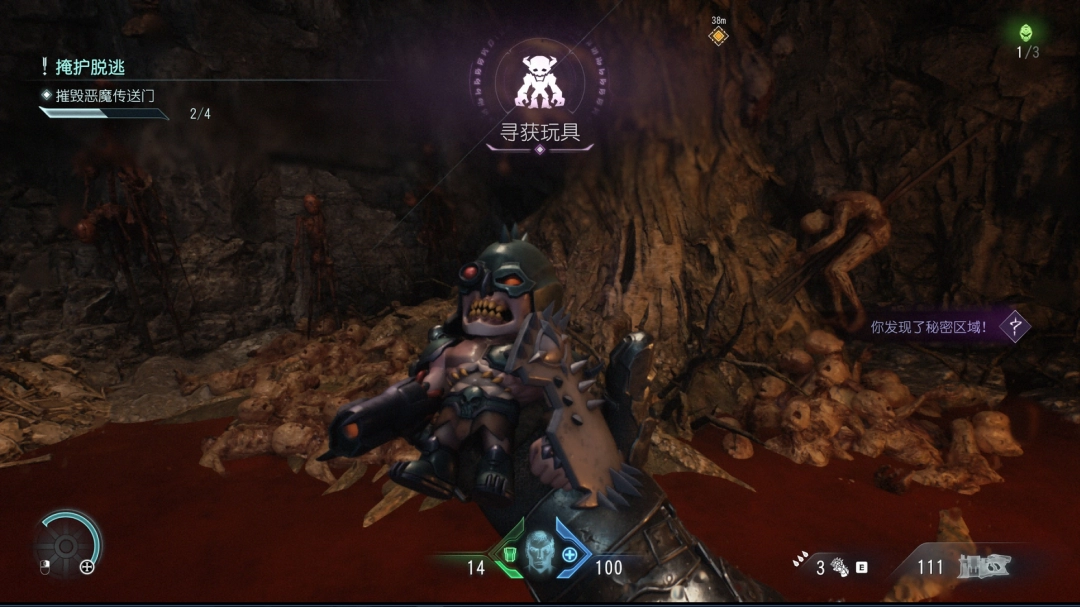
Task: Click the green armor icon
Action: click(510, 555)
